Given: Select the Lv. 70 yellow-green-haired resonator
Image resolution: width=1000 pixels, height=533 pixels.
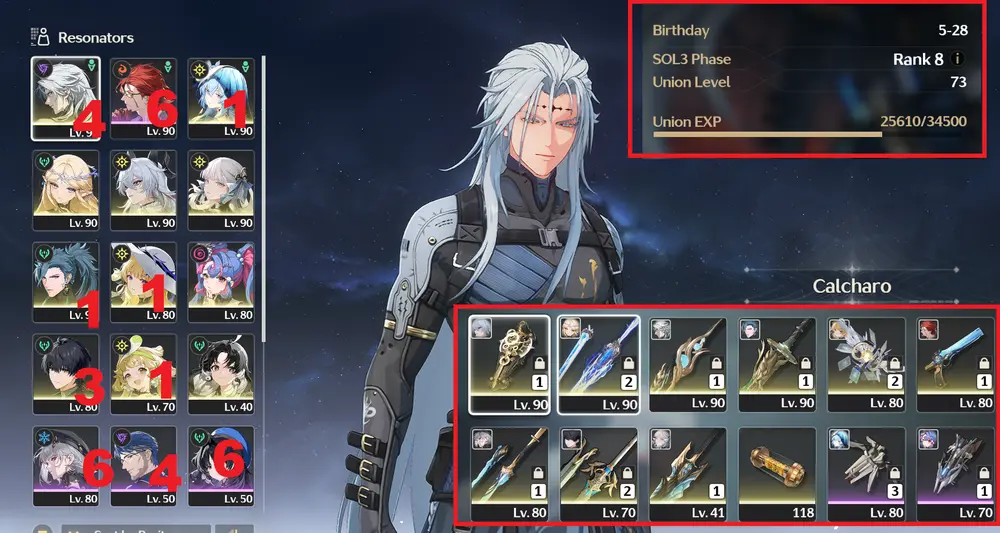Looking at the screenshot, I should 143,374.
